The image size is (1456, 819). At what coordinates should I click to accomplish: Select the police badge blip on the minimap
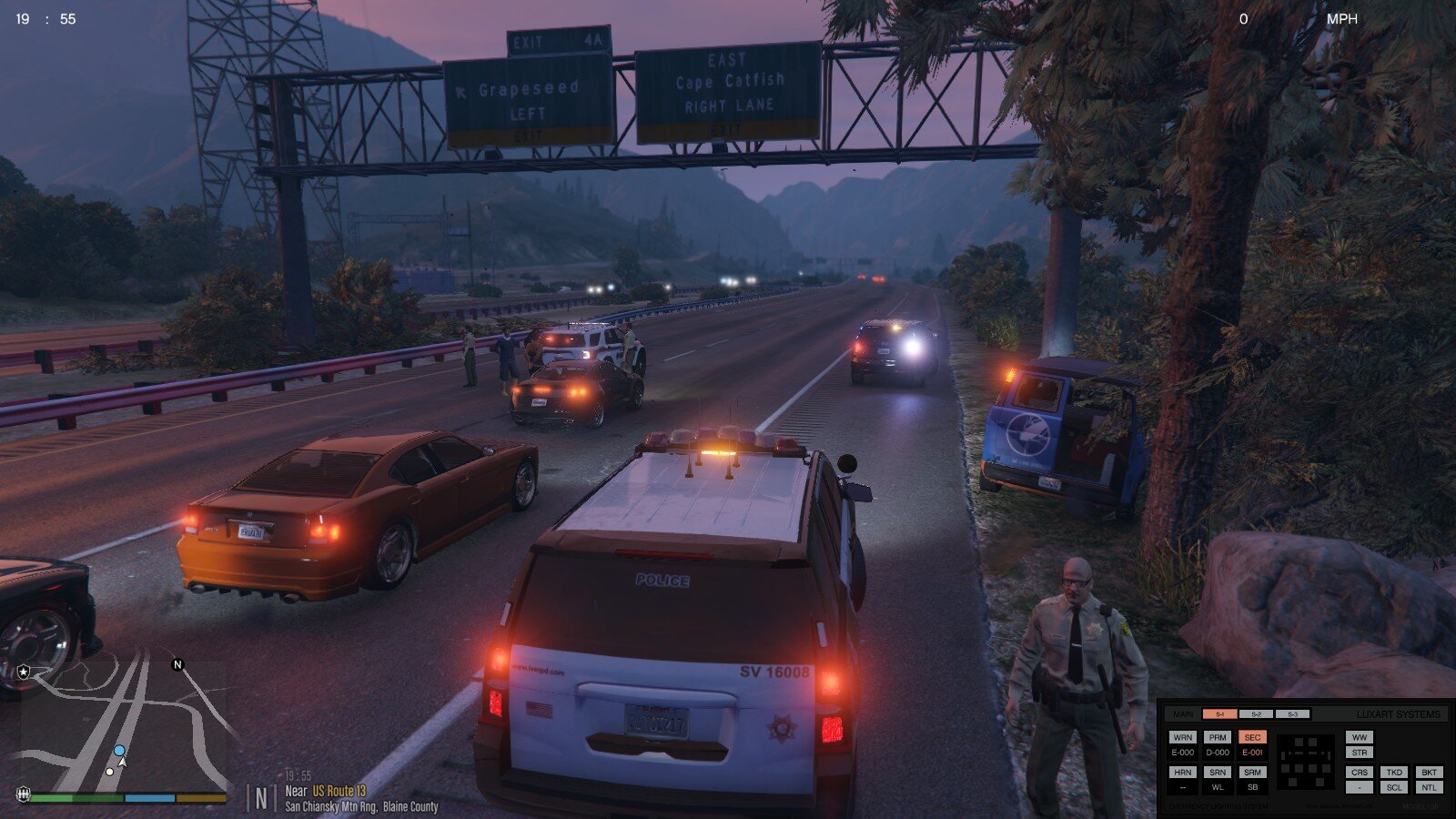click(x=24, y=672)
